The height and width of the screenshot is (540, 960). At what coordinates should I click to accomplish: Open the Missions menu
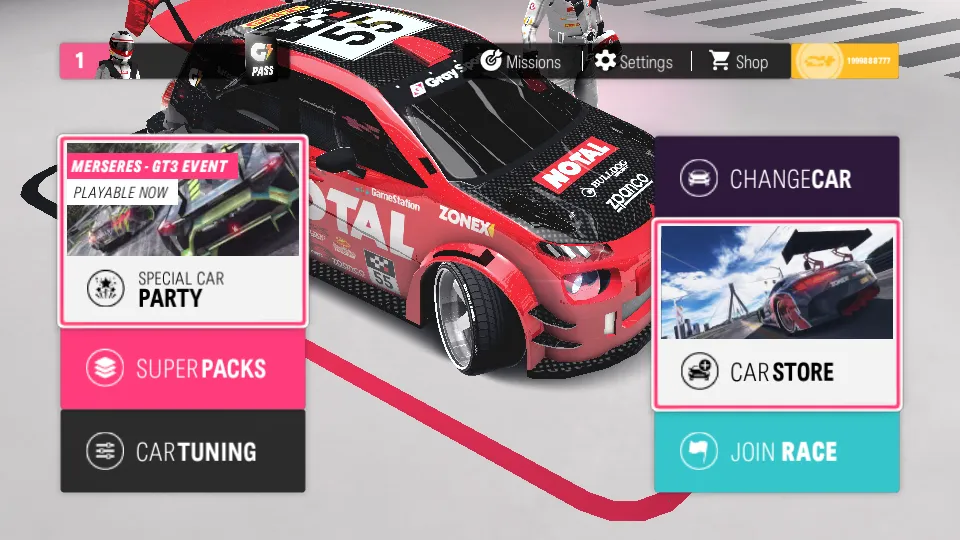(x=521, y=62)
